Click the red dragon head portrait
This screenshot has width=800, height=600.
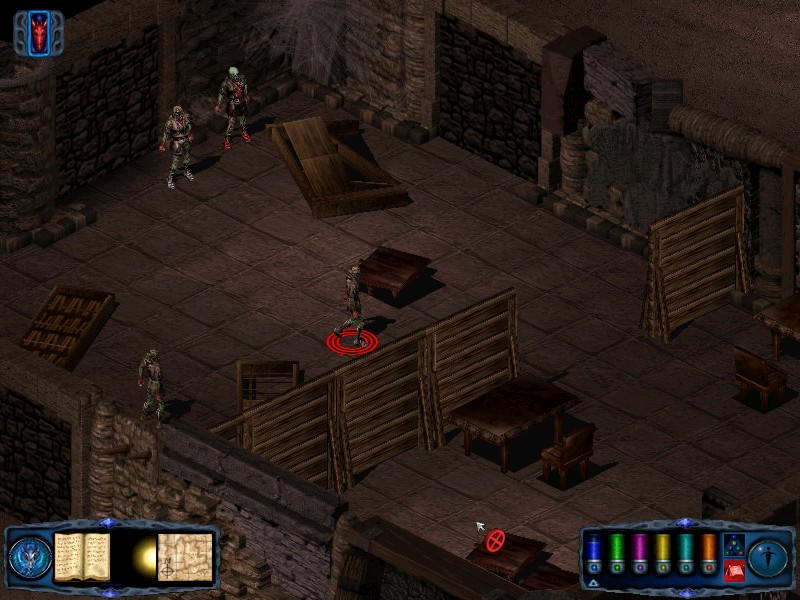coord(39,33)
